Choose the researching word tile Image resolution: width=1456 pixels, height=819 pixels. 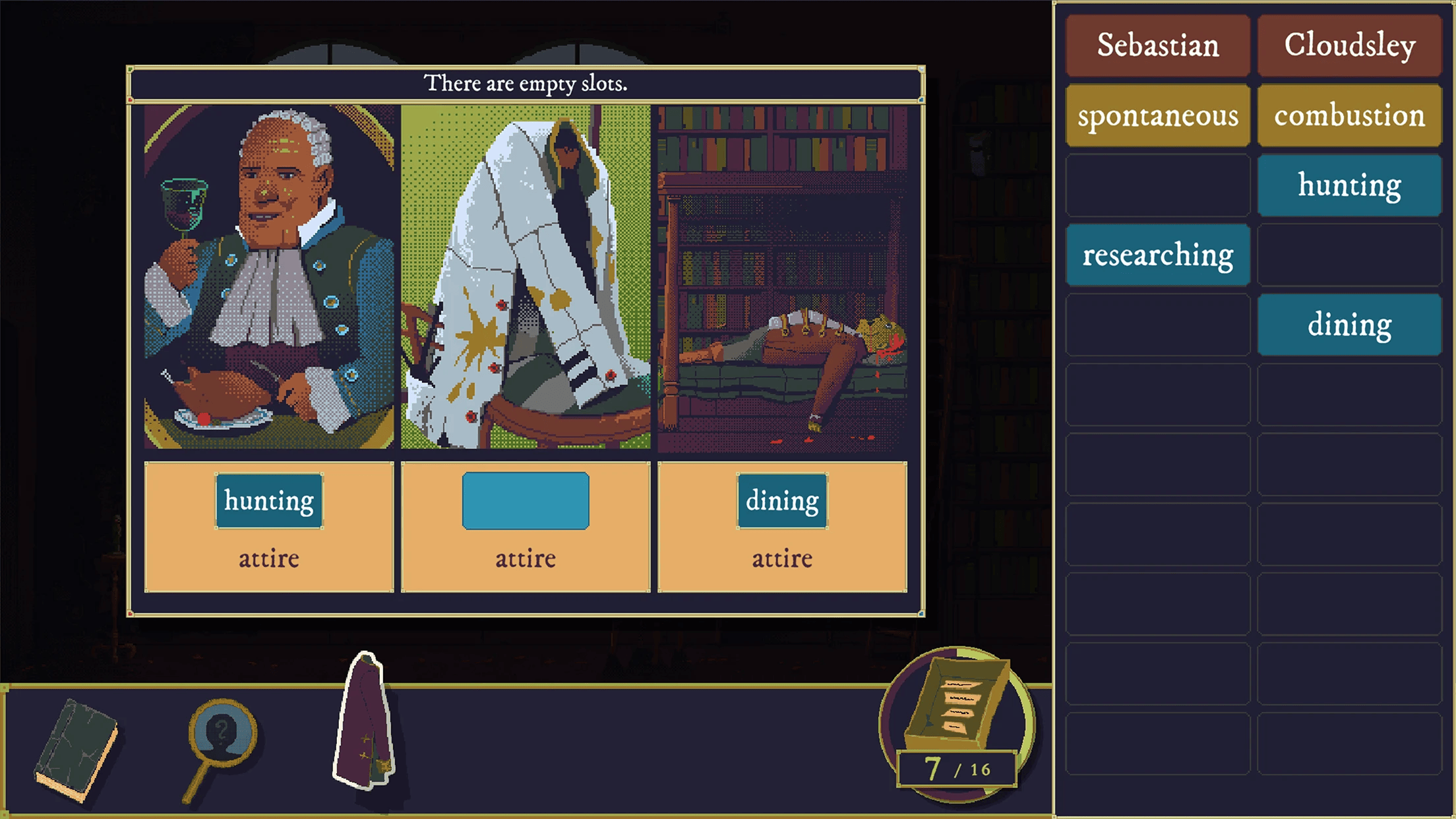pos(1157,255)
